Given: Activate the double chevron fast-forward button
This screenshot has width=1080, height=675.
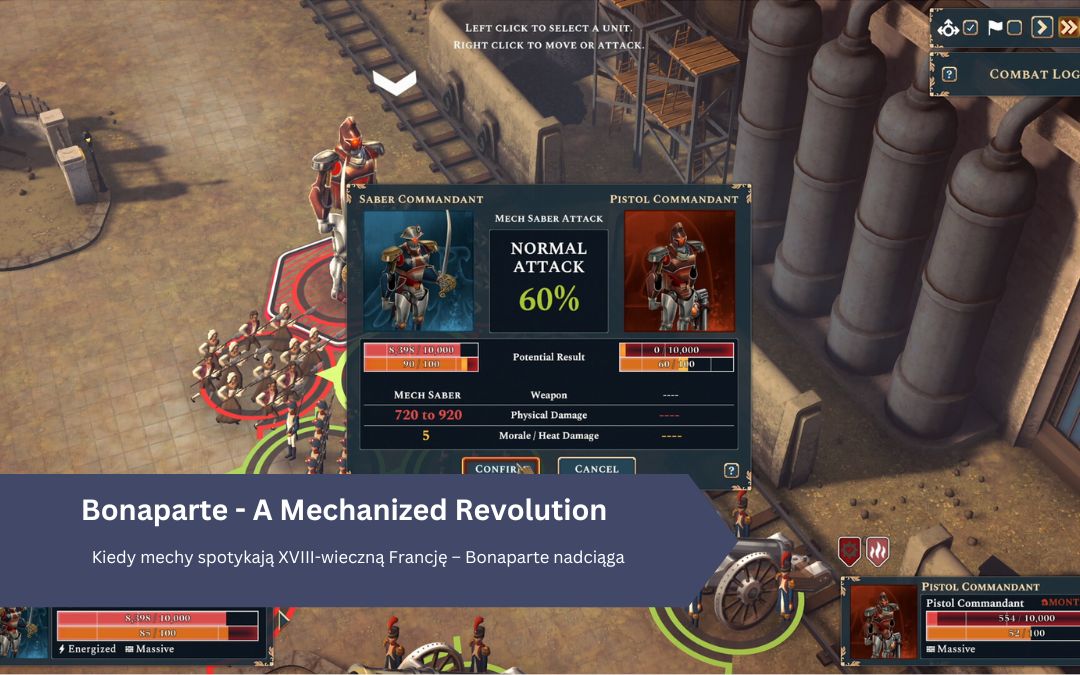Looking at the screenshot, I should click(1069, 27).
